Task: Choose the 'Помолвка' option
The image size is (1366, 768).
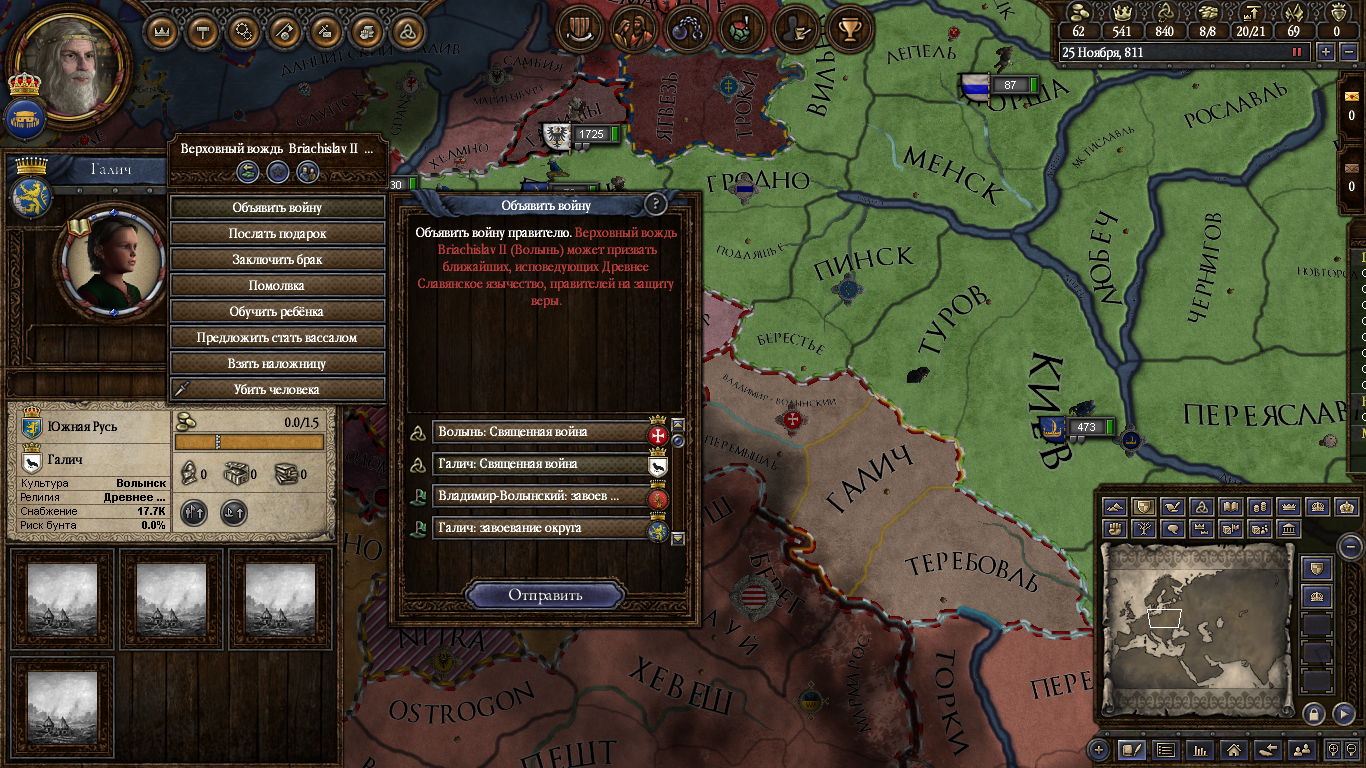Action: 277,286
